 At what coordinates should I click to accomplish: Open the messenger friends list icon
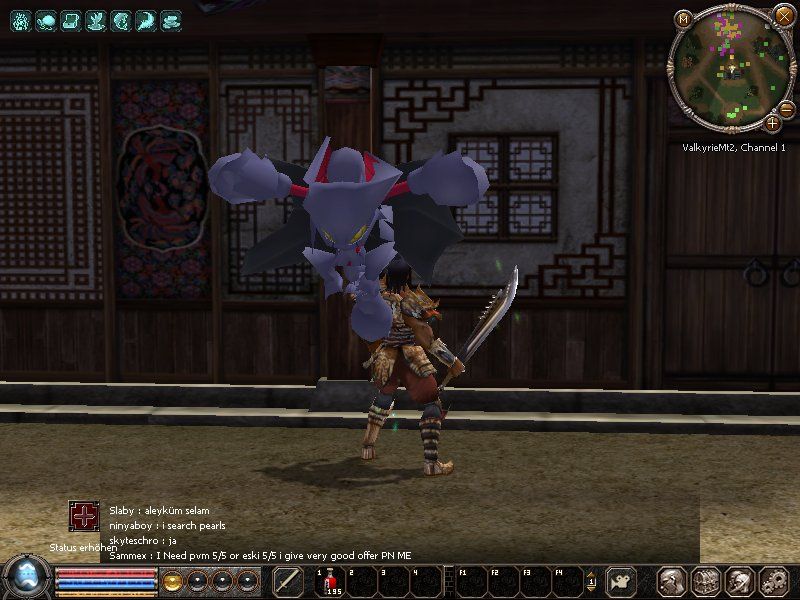[x=740, y=580]
